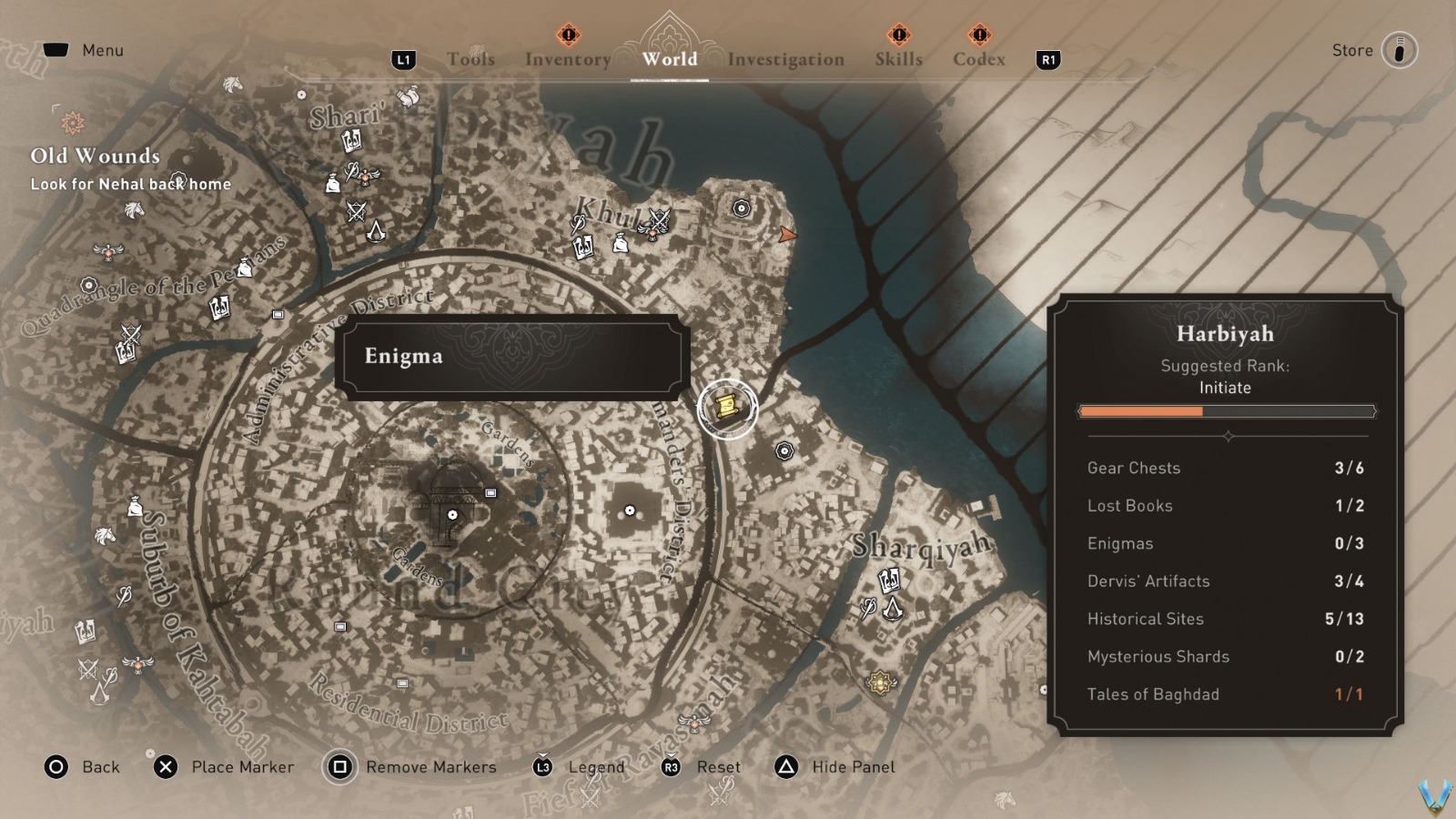The image size is (1456, 819).
Task: Select the money bag merchant icon near Khulafa
Action: 621,245
